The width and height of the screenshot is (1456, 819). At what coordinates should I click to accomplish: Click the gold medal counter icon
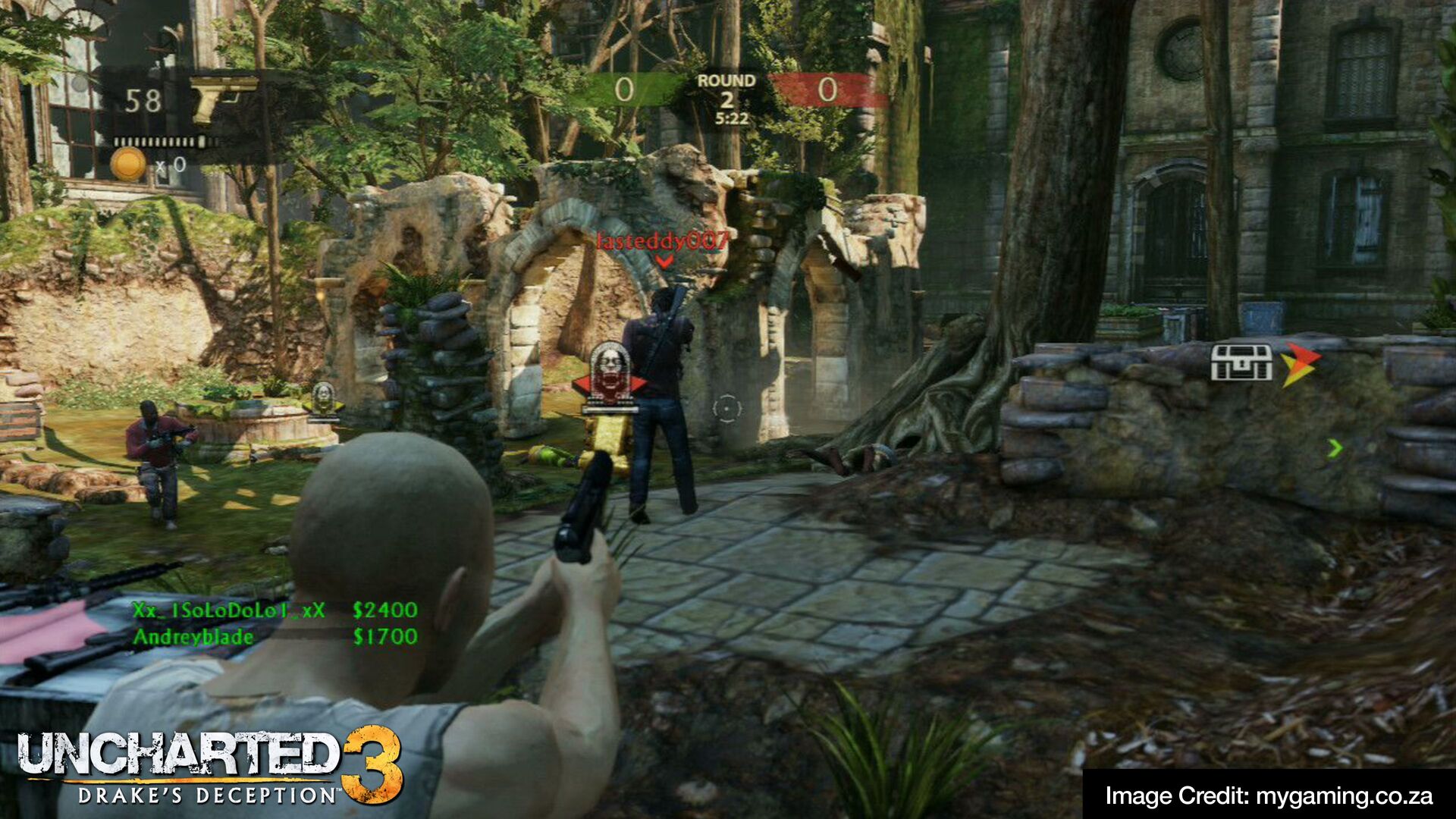pyautogui.click(x=127, y=164)
